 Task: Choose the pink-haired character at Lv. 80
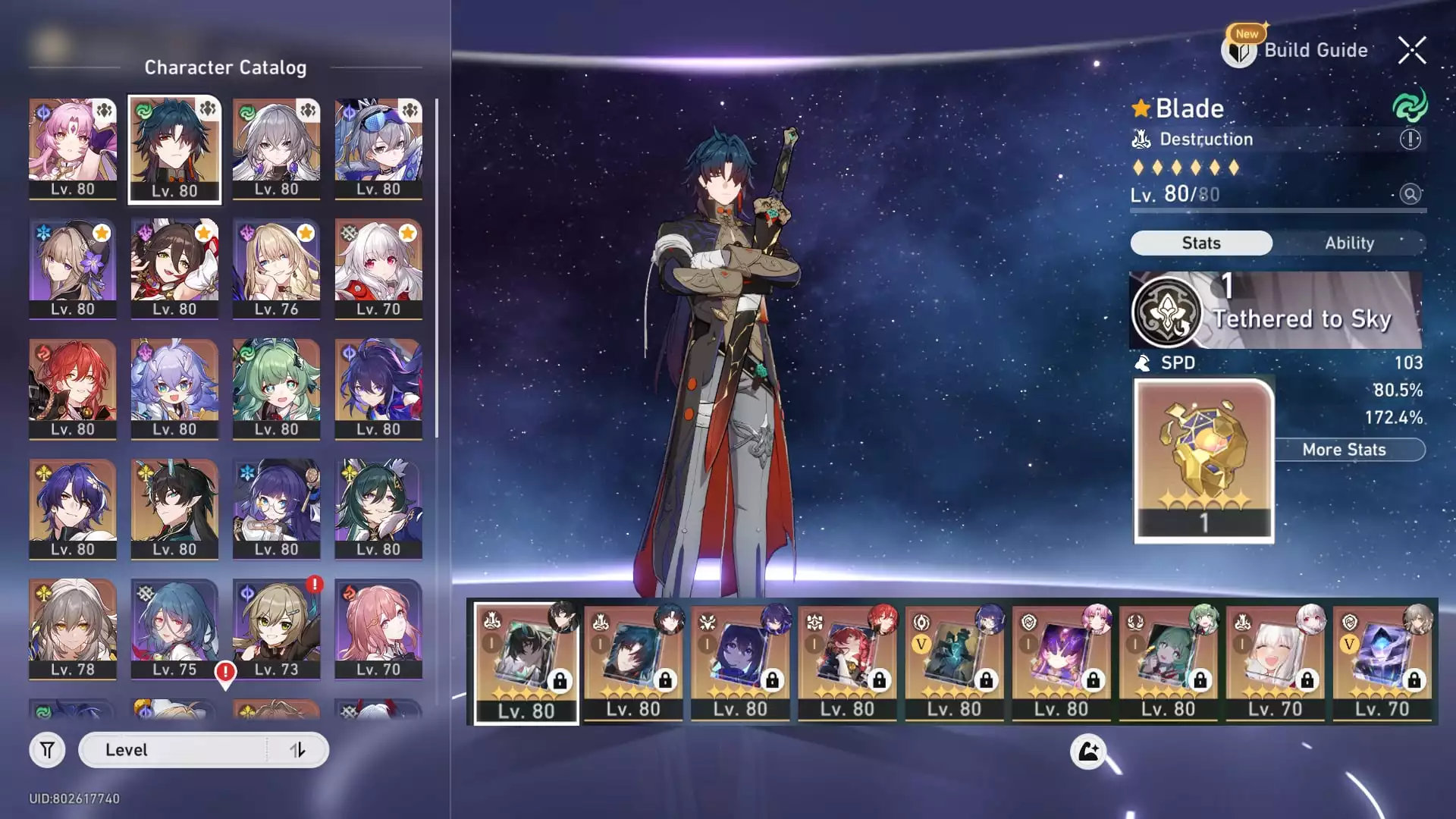pos(73,149)
